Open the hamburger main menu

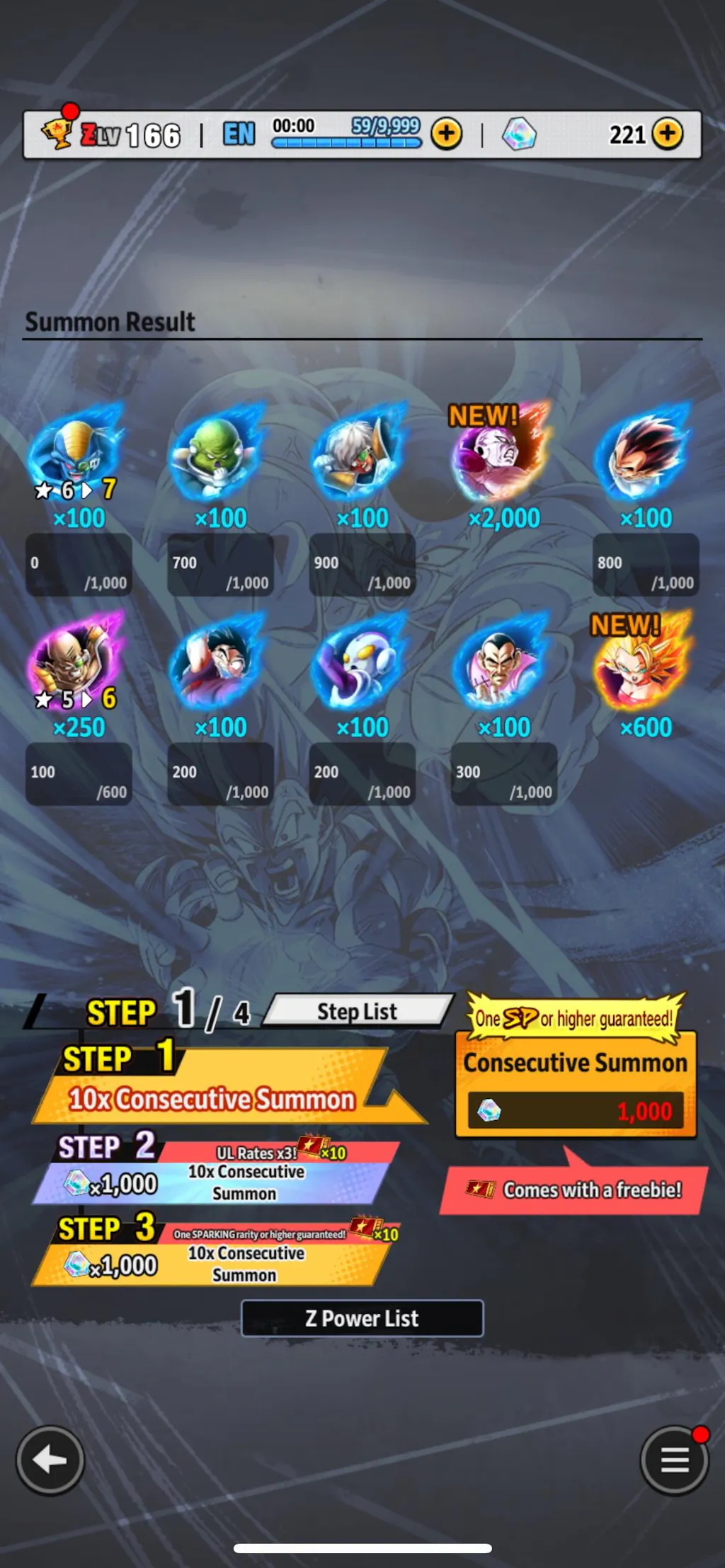pos(674,1460)
